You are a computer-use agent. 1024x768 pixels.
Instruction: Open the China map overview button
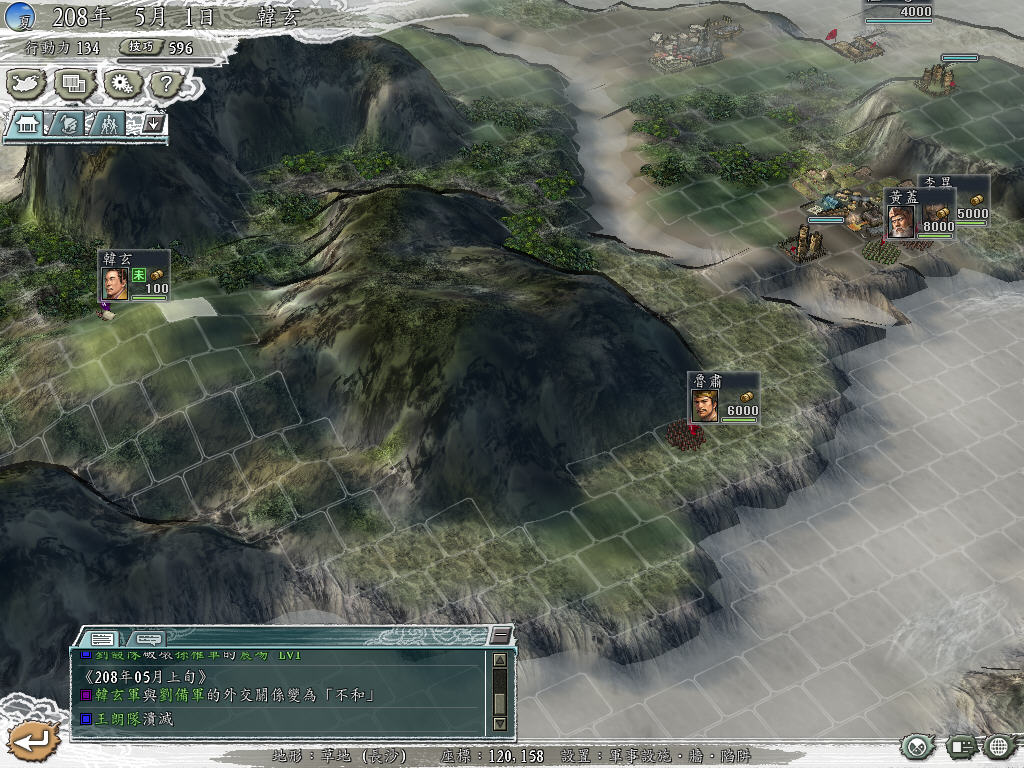(28, 84)
